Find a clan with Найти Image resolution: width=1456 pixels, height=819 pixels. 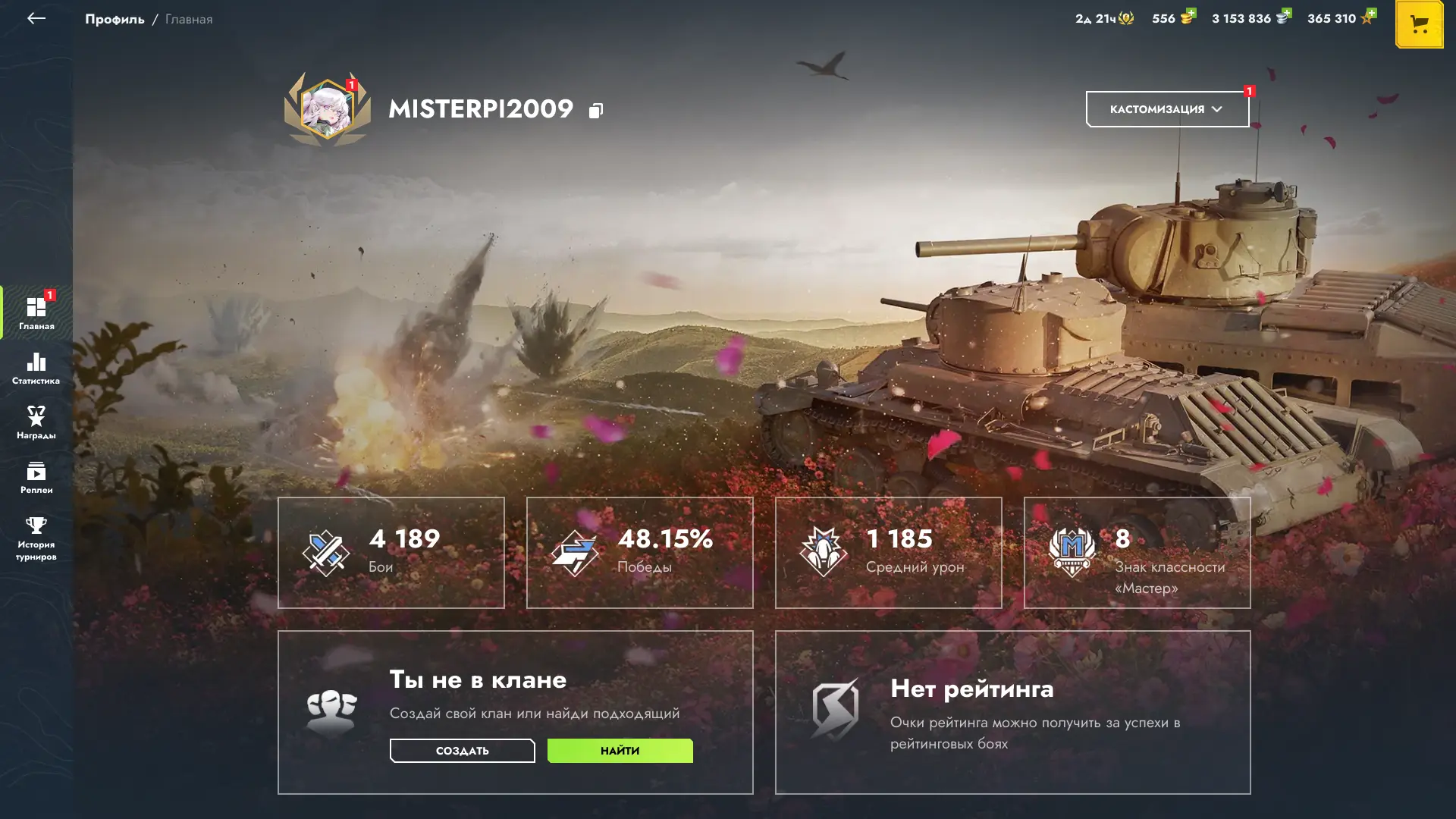pyautogui.click(x=620, y=751)
